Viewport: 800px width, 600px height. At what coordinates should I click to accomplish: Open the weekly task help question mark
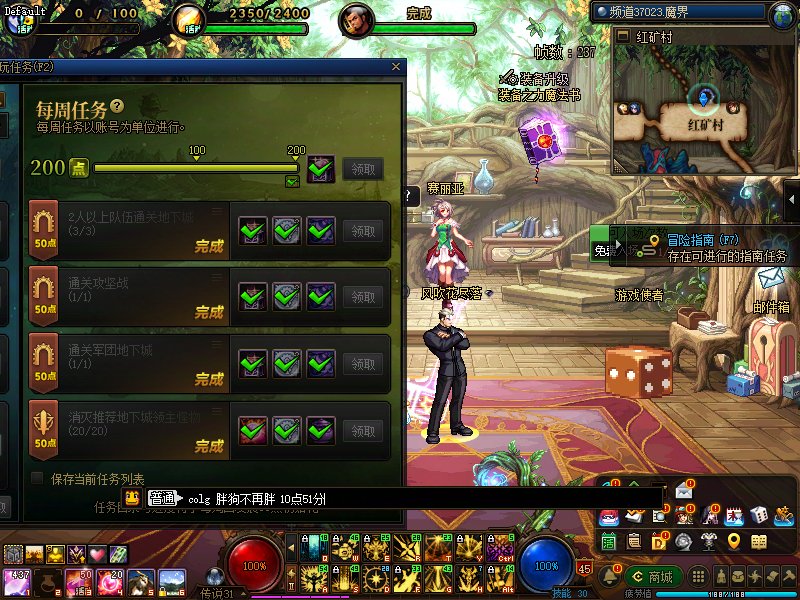click(117, 105)
